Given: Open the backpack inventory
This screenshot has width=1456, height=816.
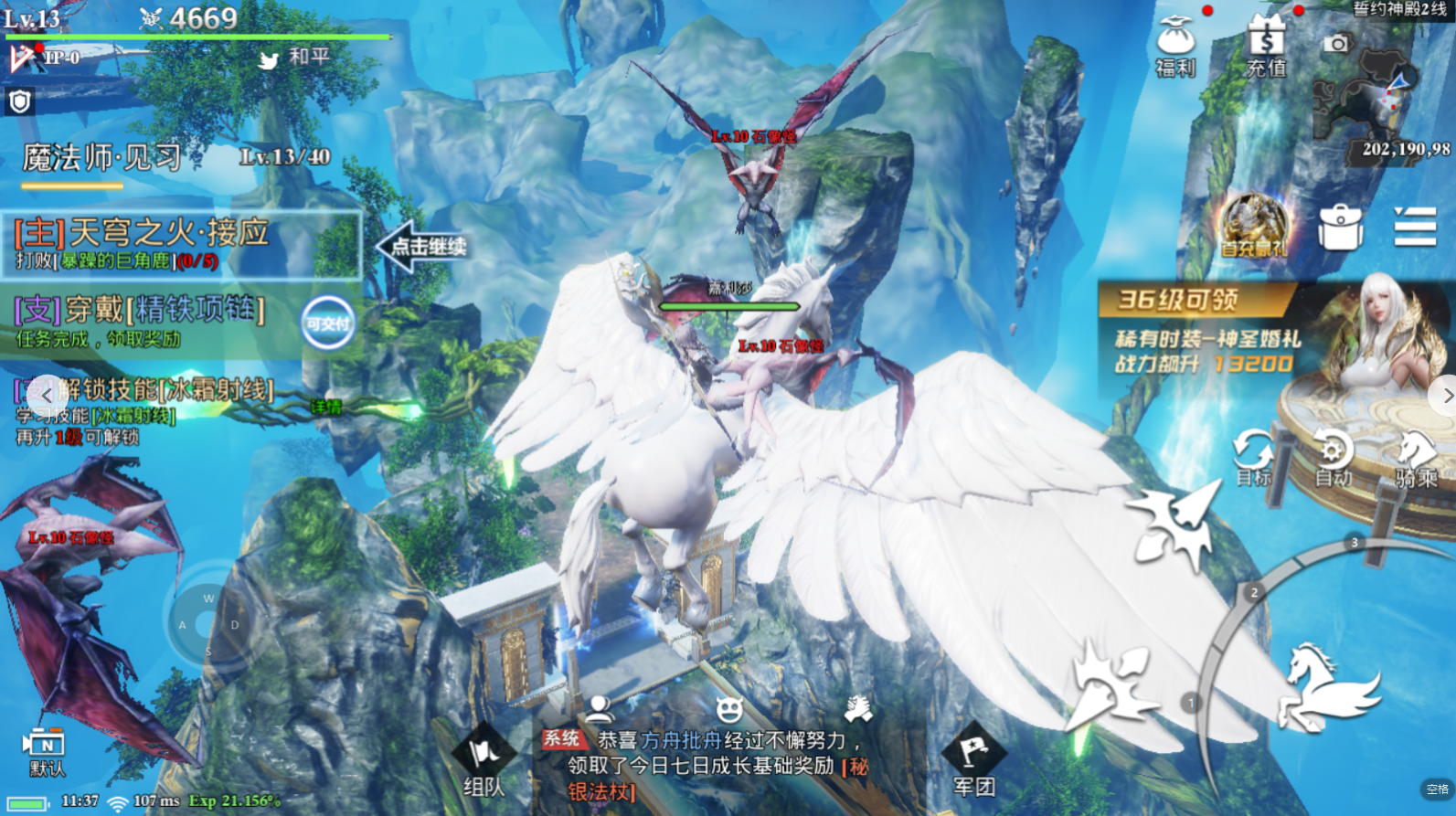Looking at the screenshot, I should (x=1340, y=227).
